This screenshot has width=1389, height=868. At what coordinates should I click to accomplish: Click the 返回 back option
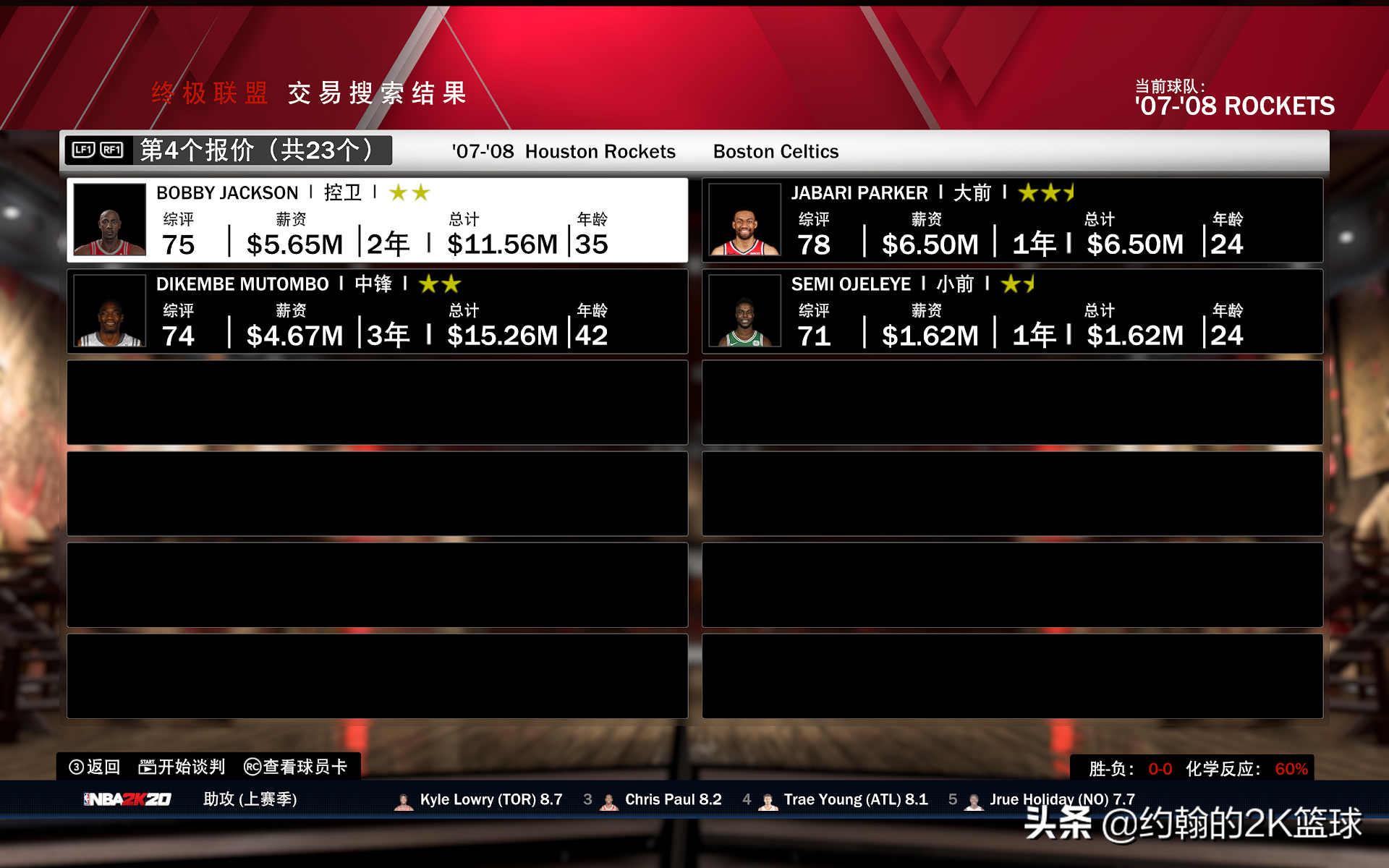click(x=95, y=767)
